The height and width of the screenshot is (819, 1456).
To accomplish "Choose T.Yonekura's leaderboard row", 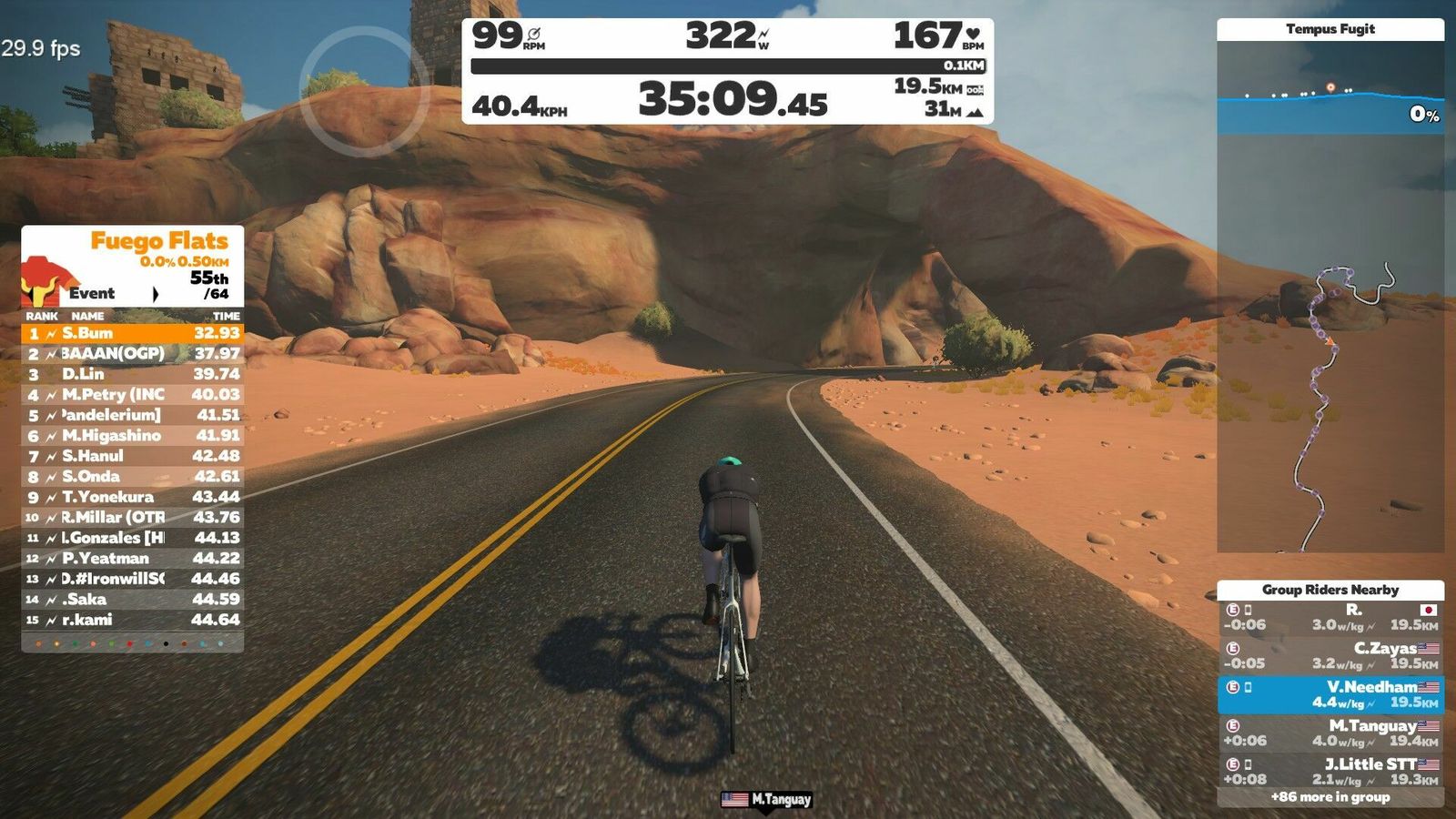I will [x=133, y=497].
